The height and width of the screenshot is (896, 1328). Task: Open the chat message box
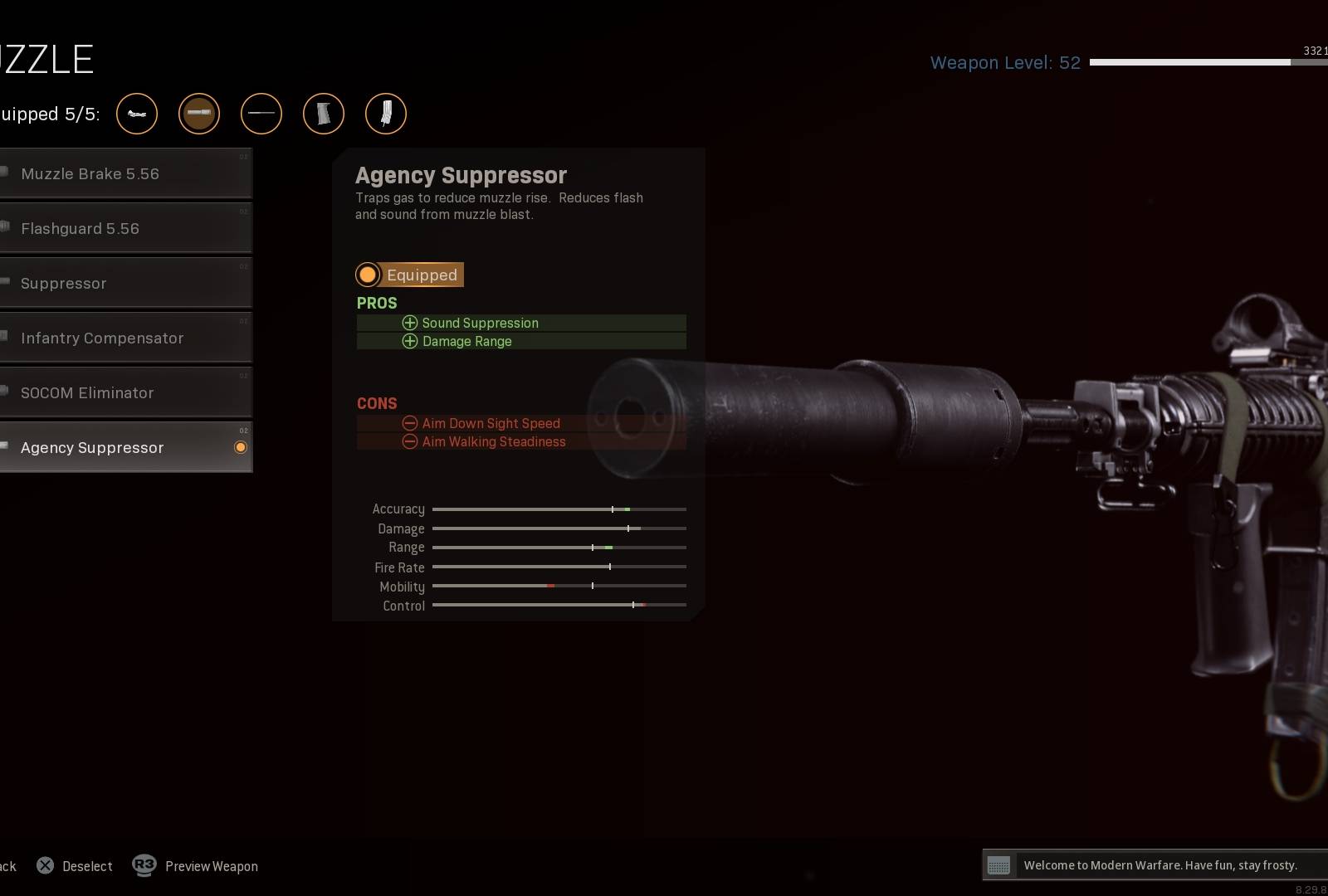(1154, 865)
